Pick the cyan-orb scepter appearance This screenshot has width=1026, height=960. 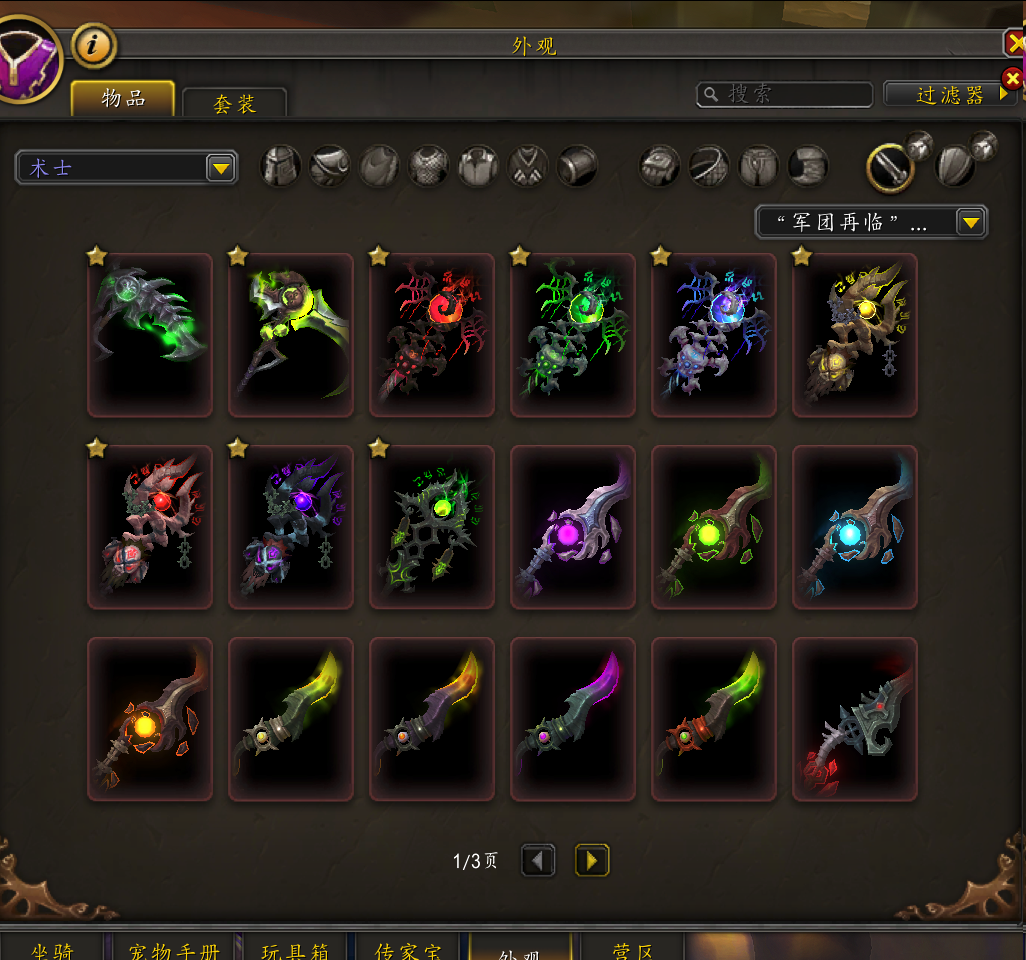tap(854, 527)
